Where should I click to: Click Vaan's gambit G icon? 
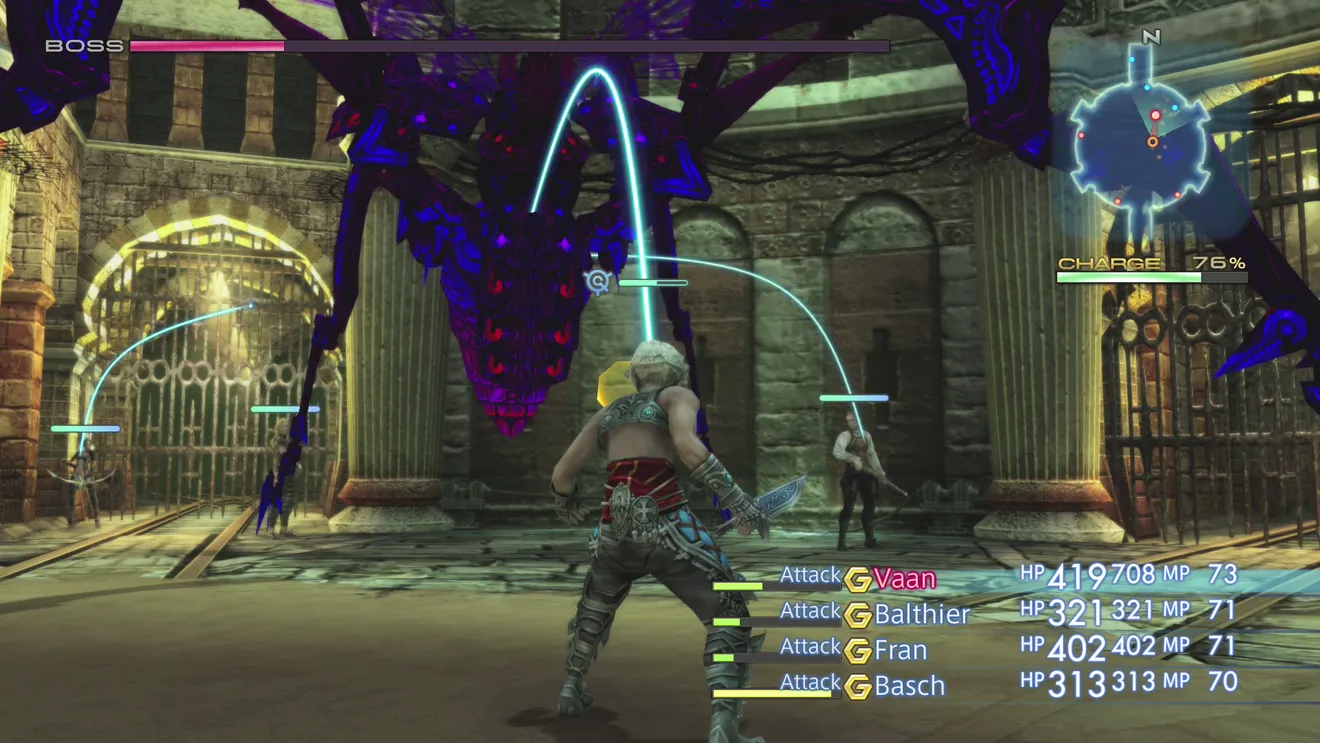(x=857, y=580)
